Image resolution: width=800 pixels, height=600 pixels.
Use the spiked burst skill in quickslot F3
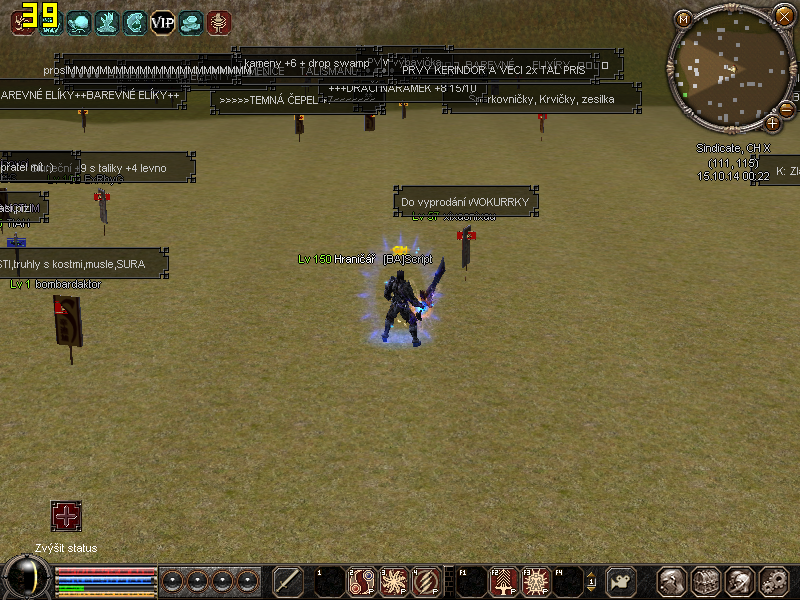pyautogui.click(x=537, y=581)
